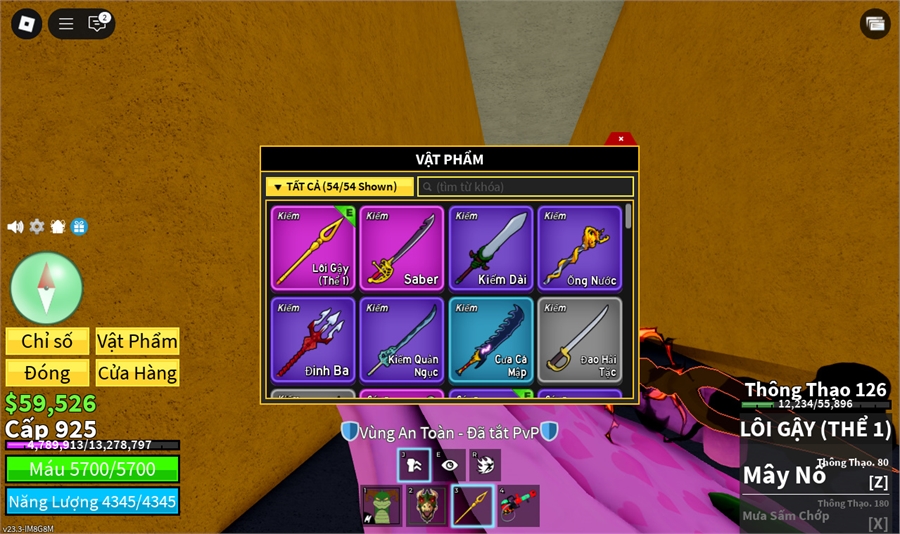This screenshot has height=534, width=900.
Task: Select the golden spear hotbar slot
Action: (472, 506)
